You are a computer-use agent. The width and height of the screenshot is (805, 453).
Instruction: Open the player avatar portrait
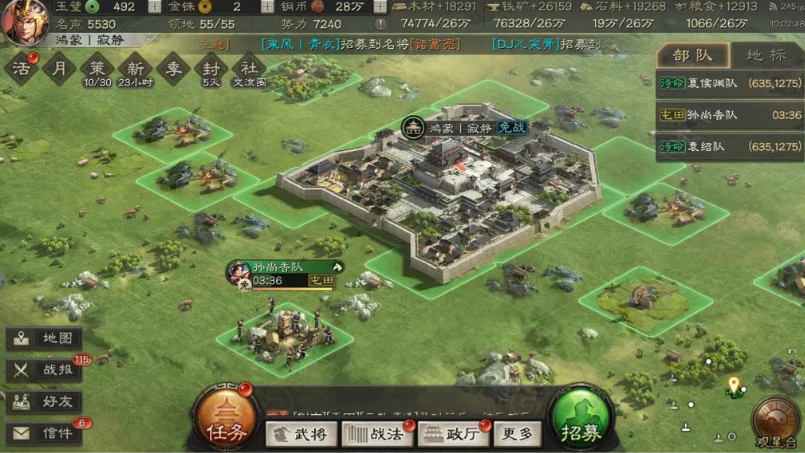click(24, 20)
